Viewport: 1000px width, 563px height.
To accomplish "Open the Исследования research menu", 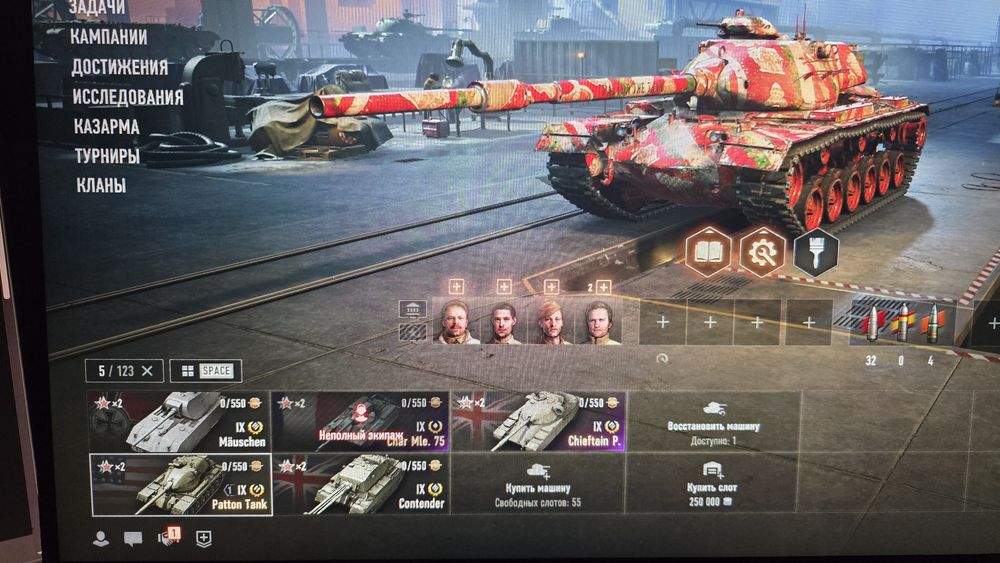I will pos(127,97).
